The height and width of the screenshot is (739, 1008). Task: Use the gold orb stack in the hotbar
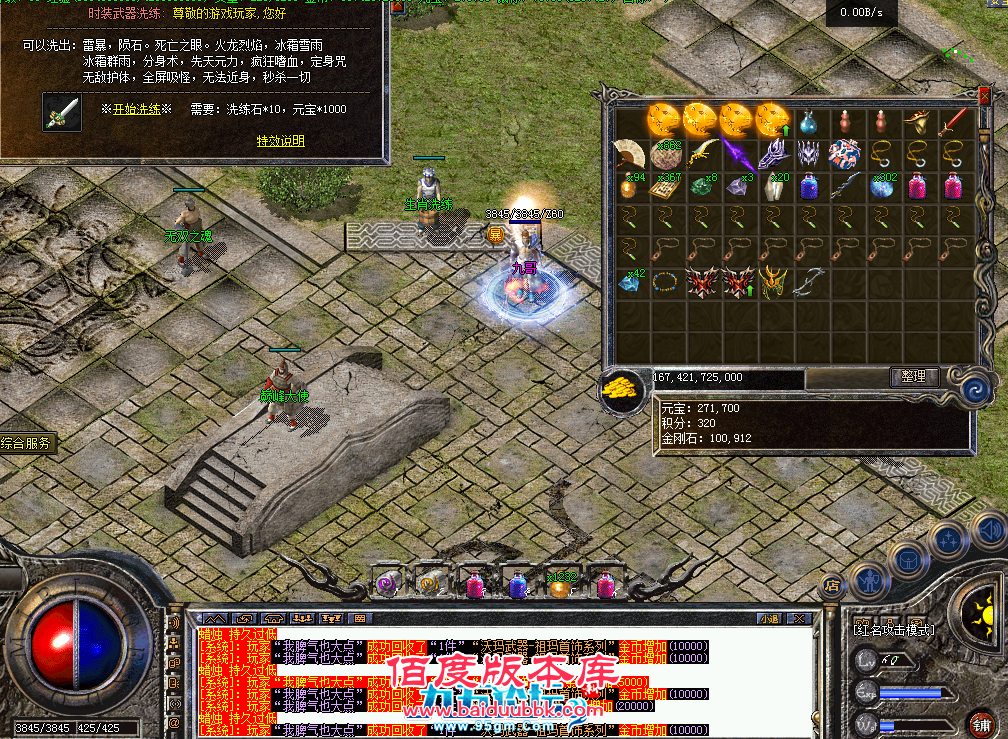tap(560, 586)
